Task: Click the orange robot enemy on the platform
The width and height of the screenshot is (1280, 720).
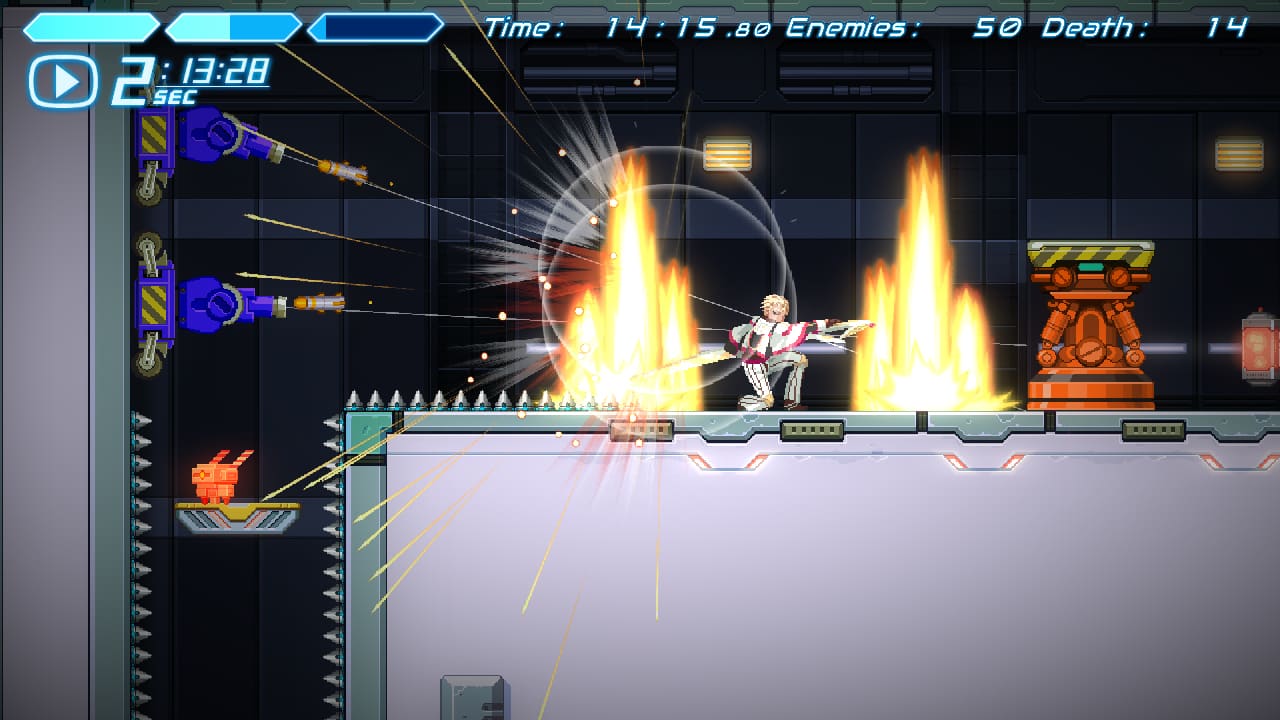Action: tap(217, 479)
